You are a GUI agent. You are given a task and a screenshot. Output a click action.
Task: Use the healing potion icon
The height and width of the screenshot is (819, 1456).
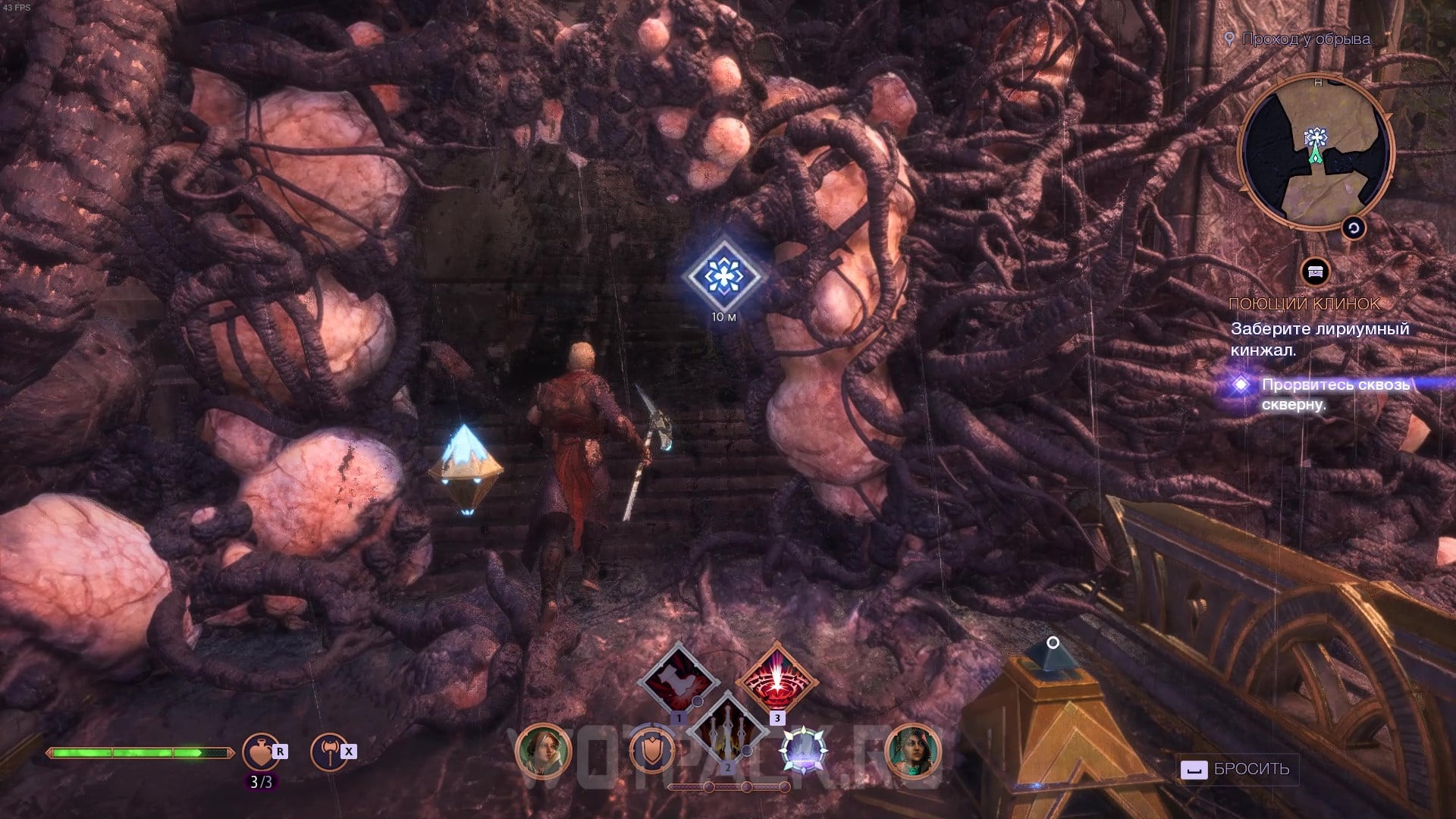260,752
